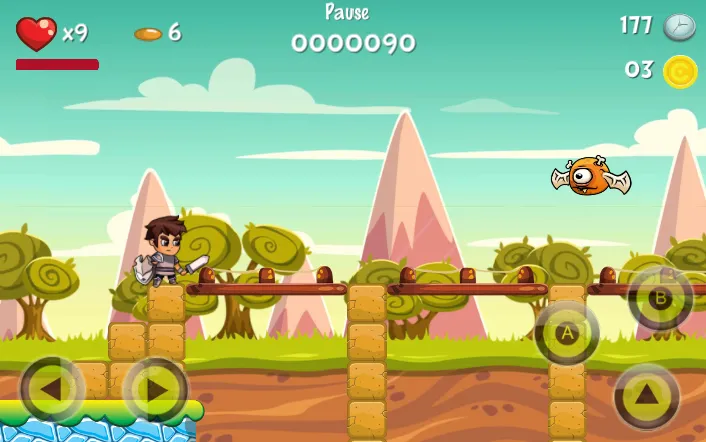Tap the A action button
This screenshot has height=442, width=706.
tap(567, 333)
